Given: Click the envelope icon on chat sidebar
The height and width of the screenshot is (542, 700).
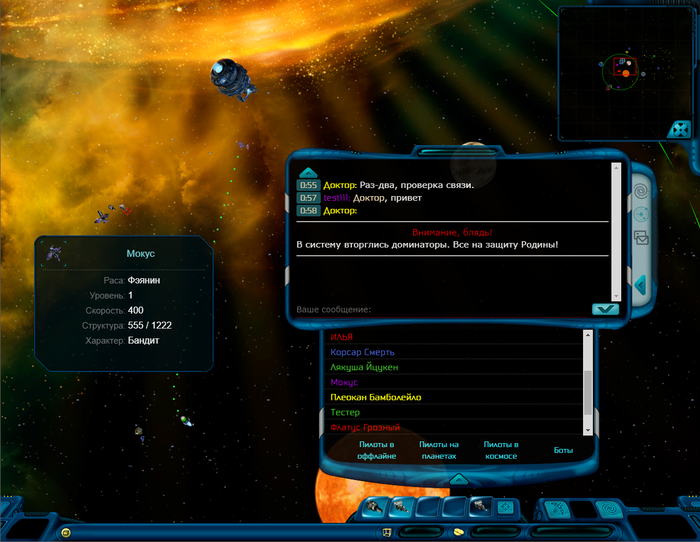Looking at the screenshot, I should pyautogui.click(x=641, y=238).
